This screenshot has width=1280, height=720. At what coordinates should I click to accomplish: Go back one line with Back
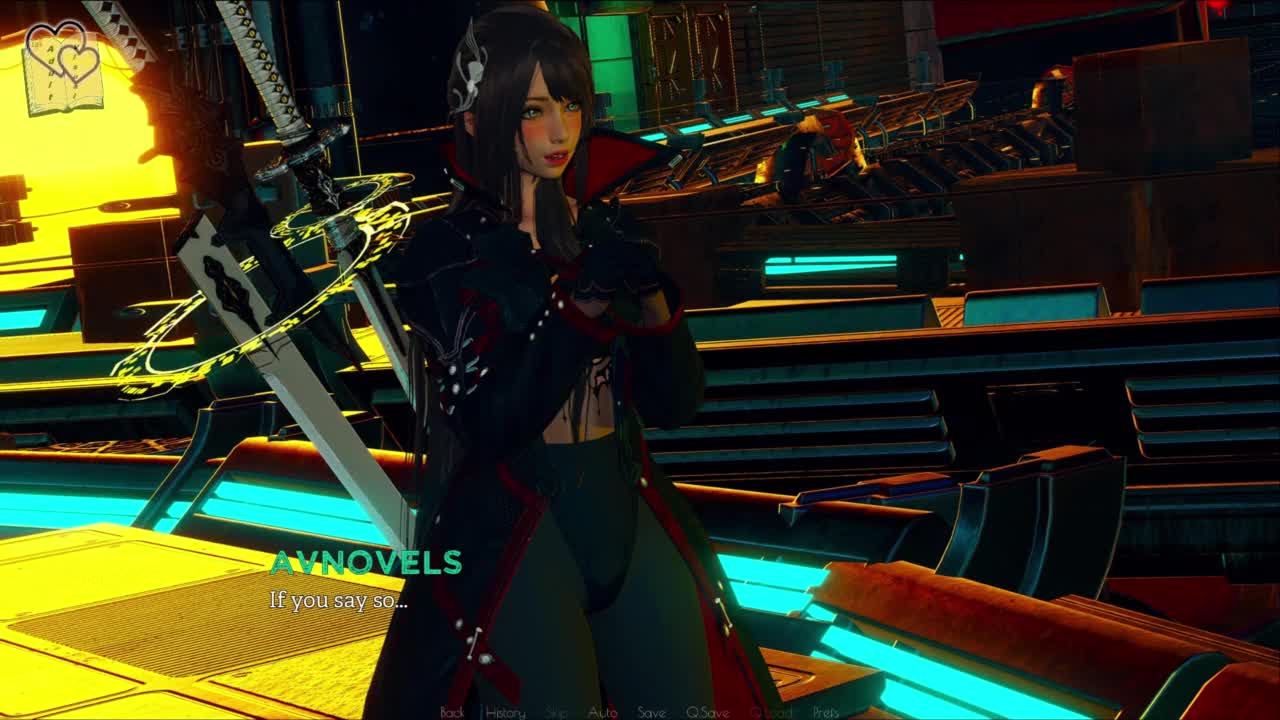click(x=452, y=712)
